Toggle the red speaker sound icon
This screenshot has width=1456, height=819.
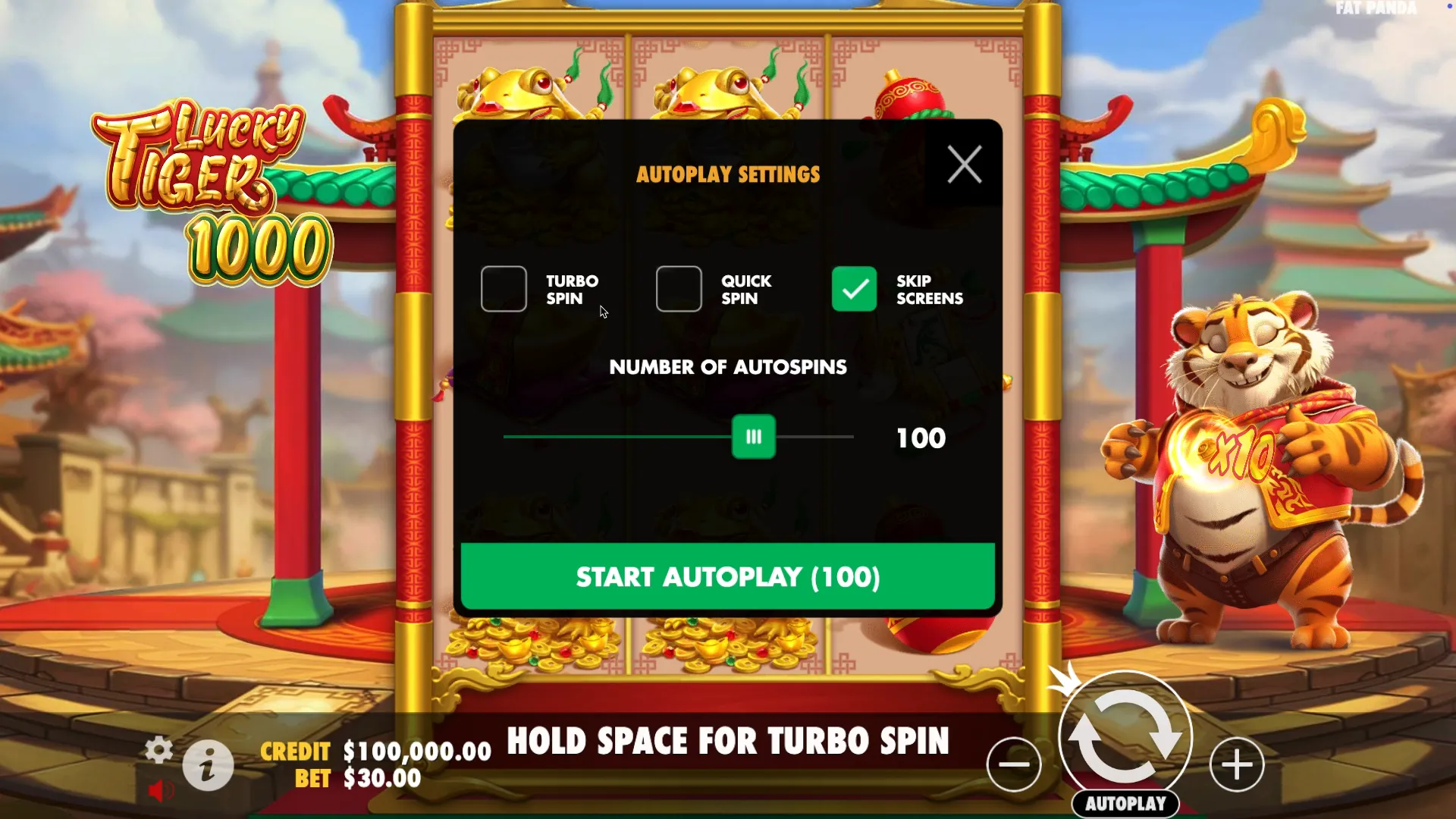[158, 791]
